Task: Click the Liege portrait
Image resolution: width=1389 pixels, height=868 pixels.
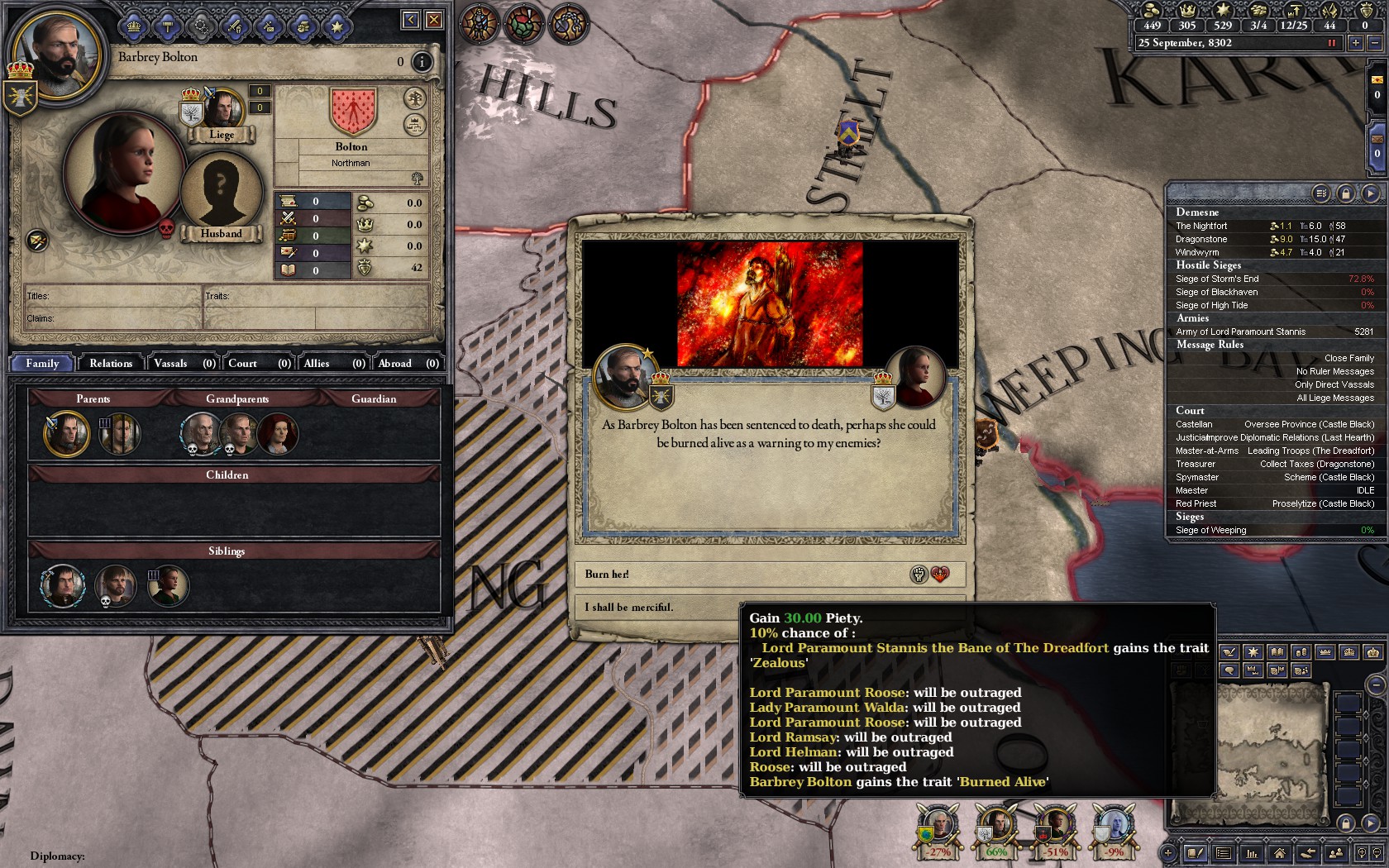Action: click(222, 110)
